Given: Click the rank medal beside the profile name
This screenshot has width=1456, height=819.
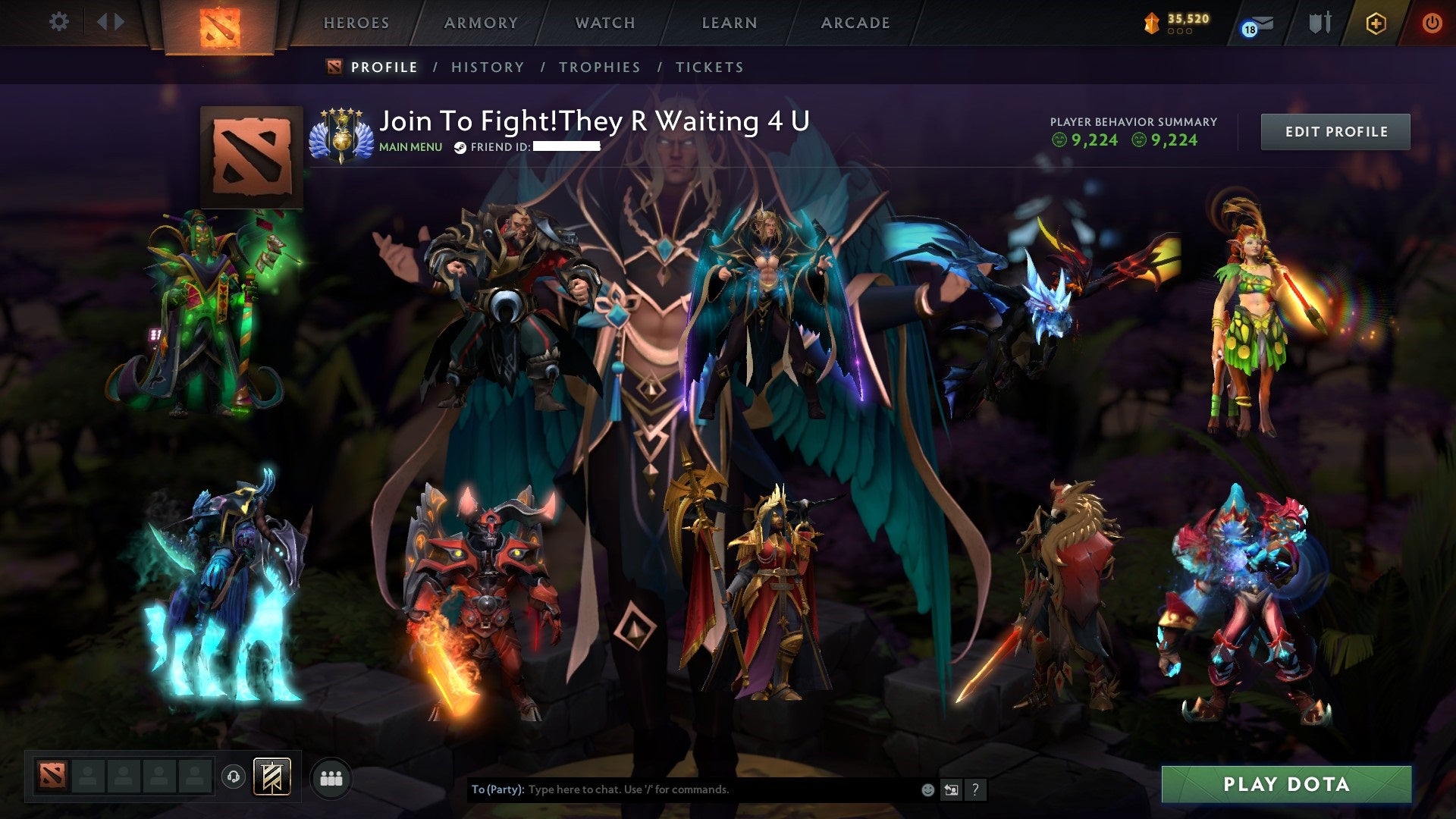Looking at the screenshot, I should pyautogui.click(x=342, y=135).
